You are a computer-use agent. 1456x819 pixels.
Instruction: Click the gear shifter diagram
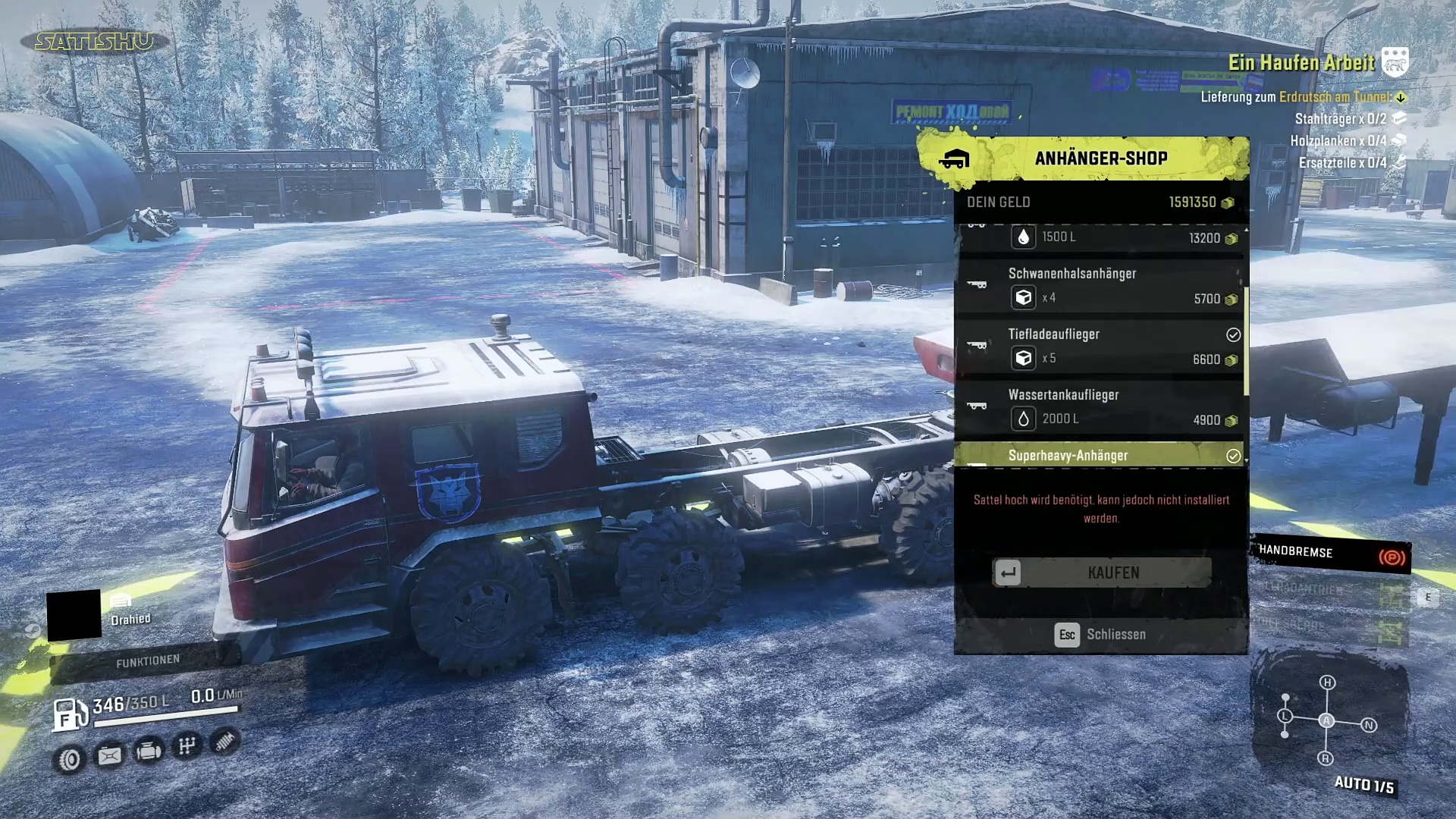pyautogui.click(x=1326, y=720)
